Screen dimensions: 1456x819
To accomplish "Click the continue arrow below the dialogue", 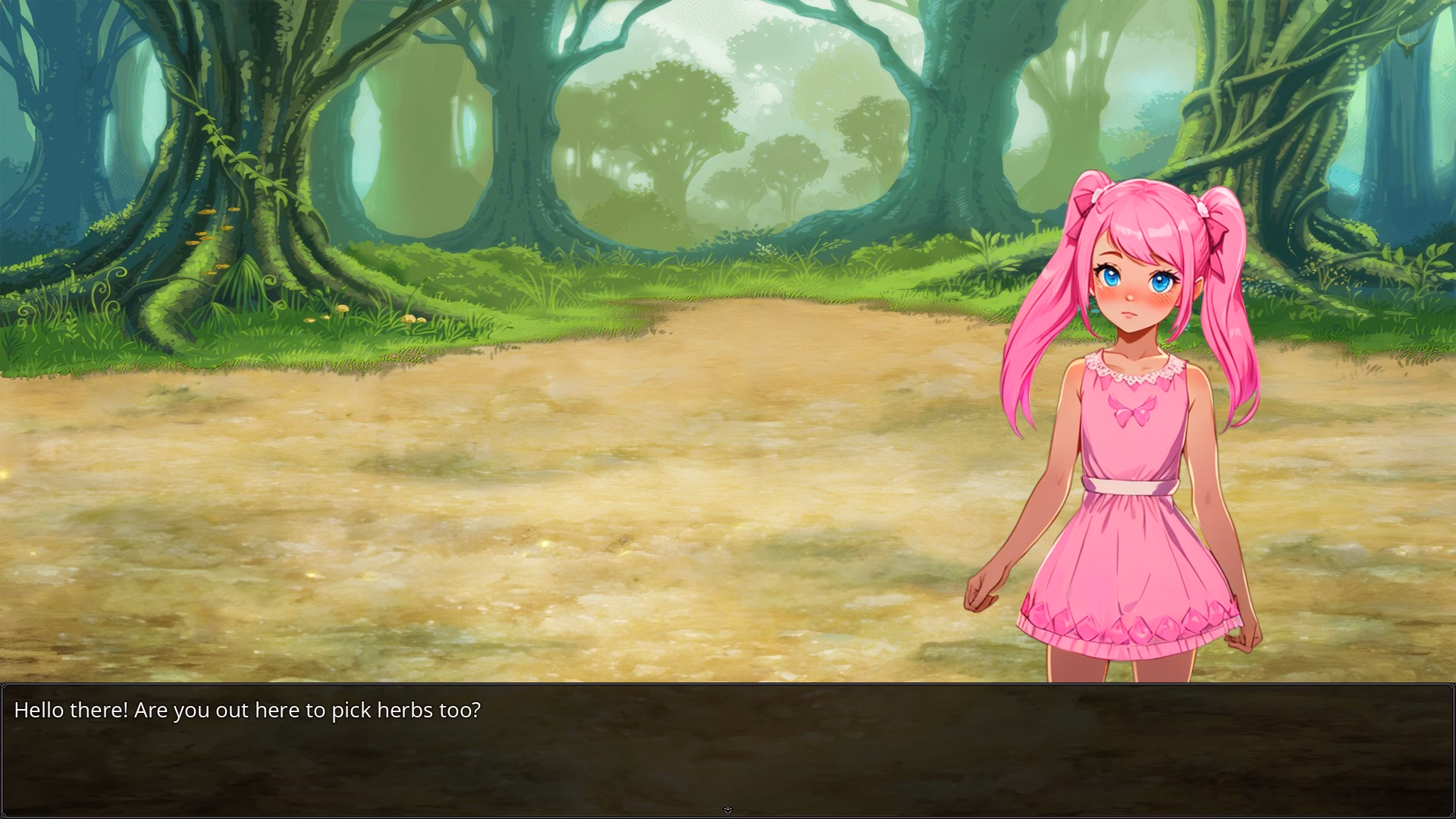I will coord(728,811).
